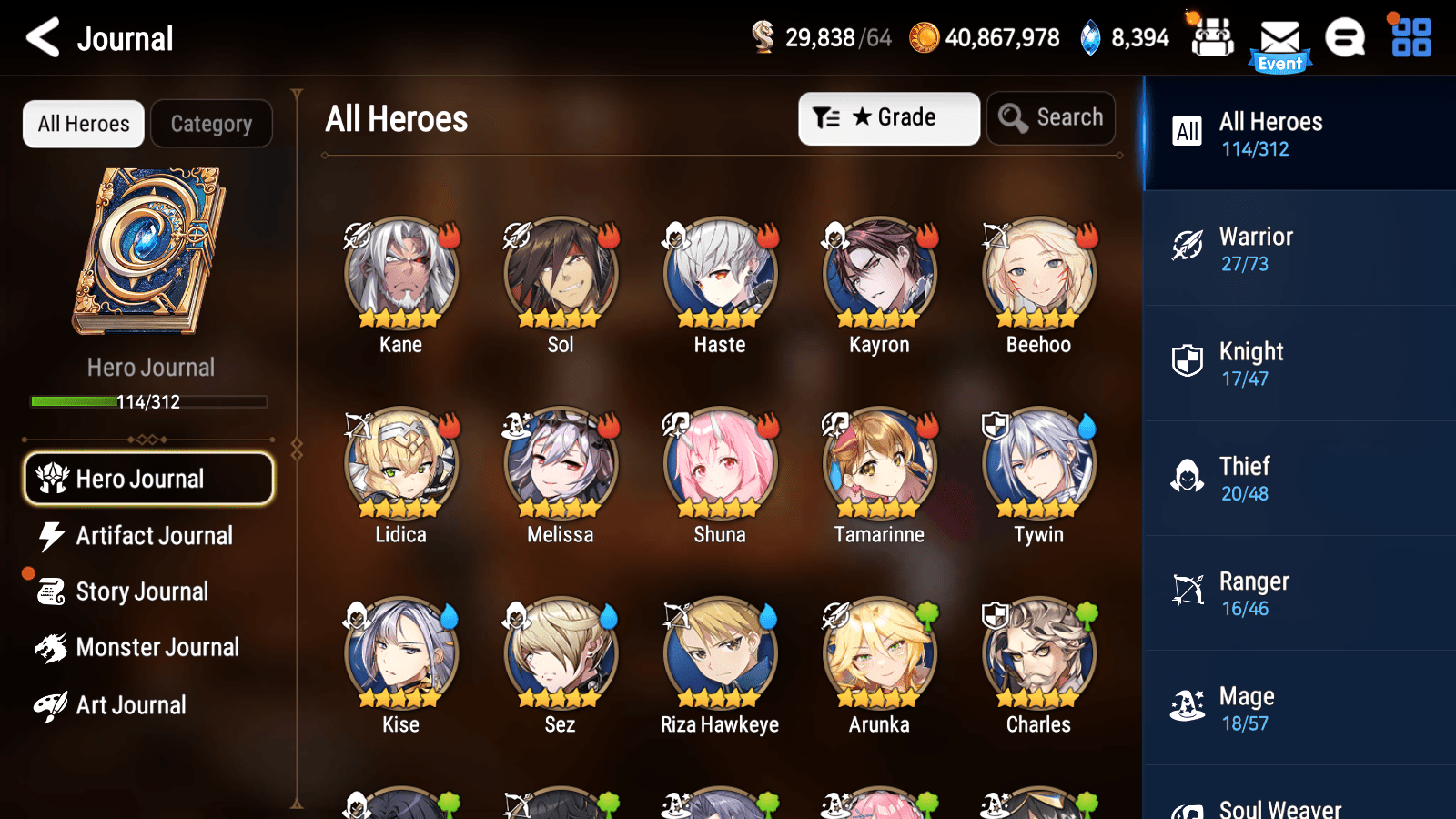
Task: Click the Hero Journal progress bar
Action: point(148,401)
